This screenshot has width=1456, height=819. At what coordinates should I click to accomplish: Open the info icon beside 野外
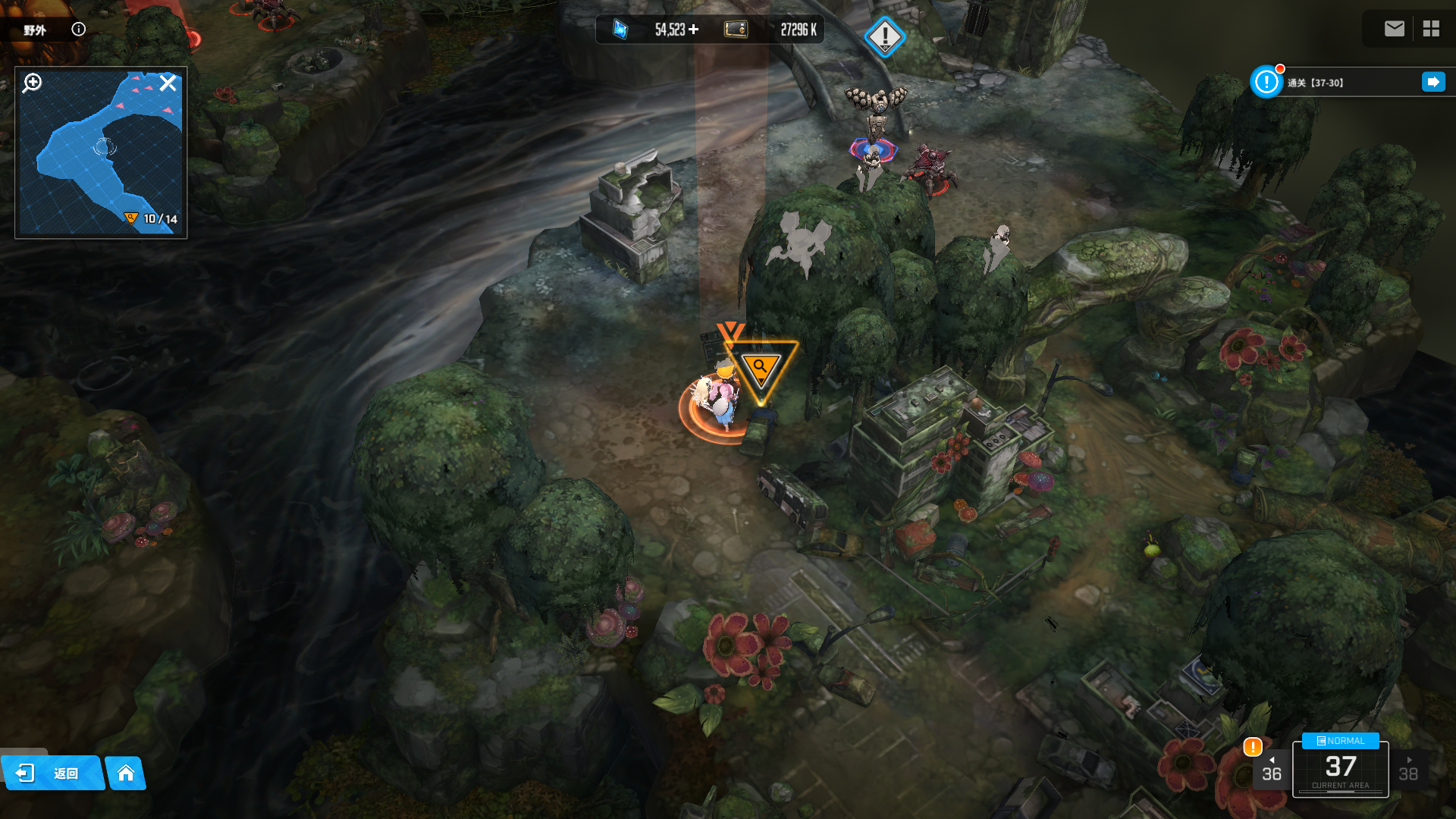click(x=78, y=29)
